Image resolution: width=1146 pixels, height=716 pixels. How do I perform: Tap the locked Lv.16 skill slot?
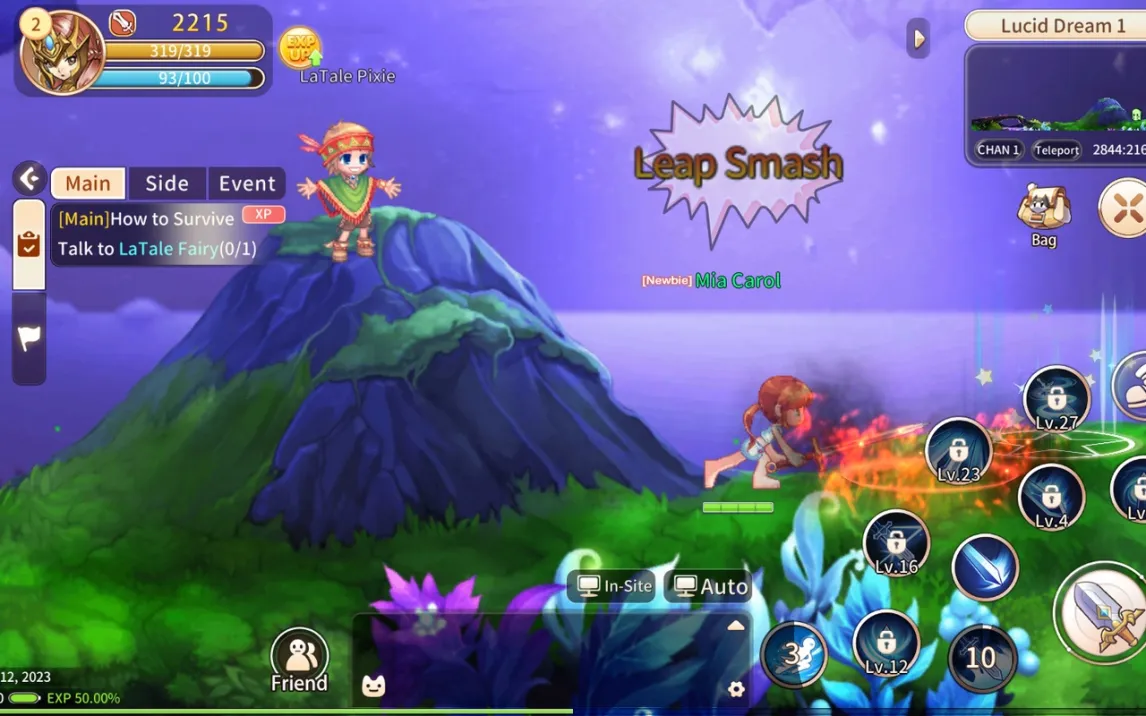tap(895, 545)
